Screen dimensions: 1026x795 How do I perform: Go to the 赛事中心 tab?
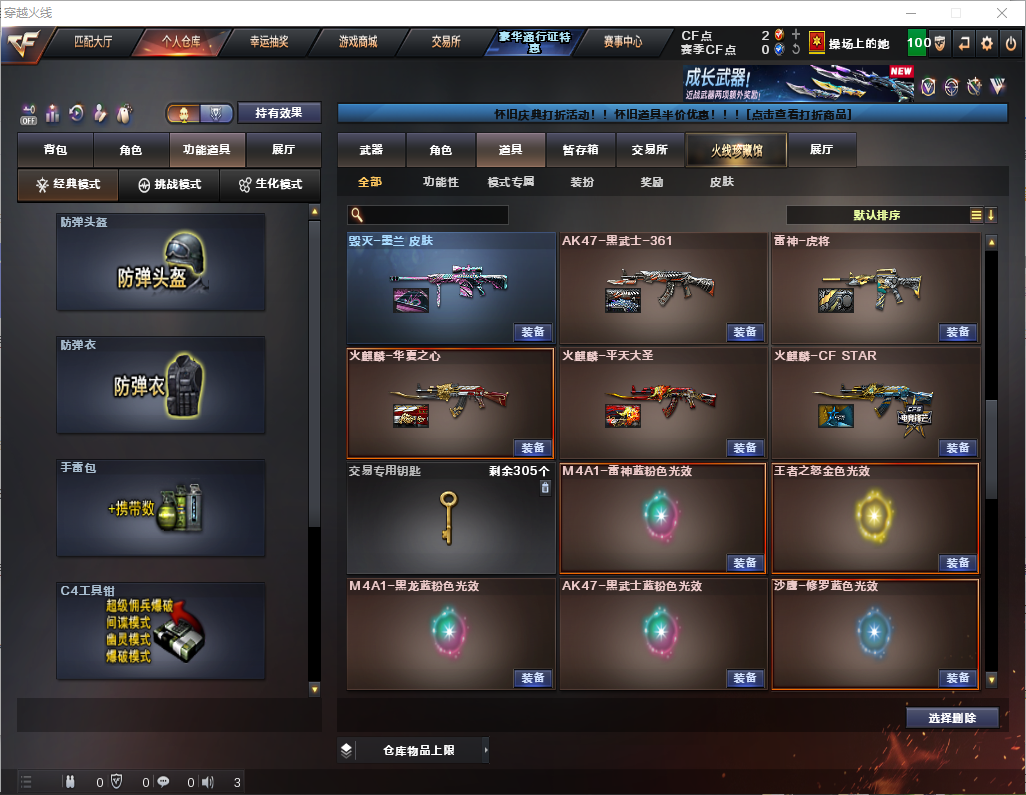tap(622, 42)
